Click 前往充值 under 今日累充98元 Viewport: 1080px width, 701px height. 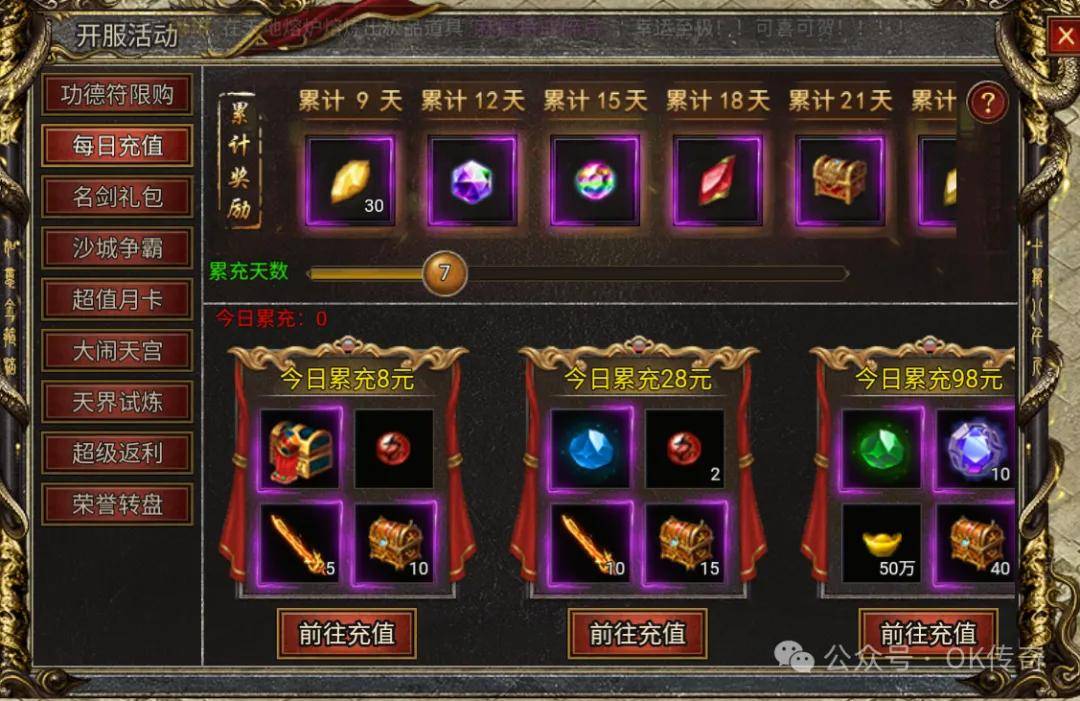point(928,633)
